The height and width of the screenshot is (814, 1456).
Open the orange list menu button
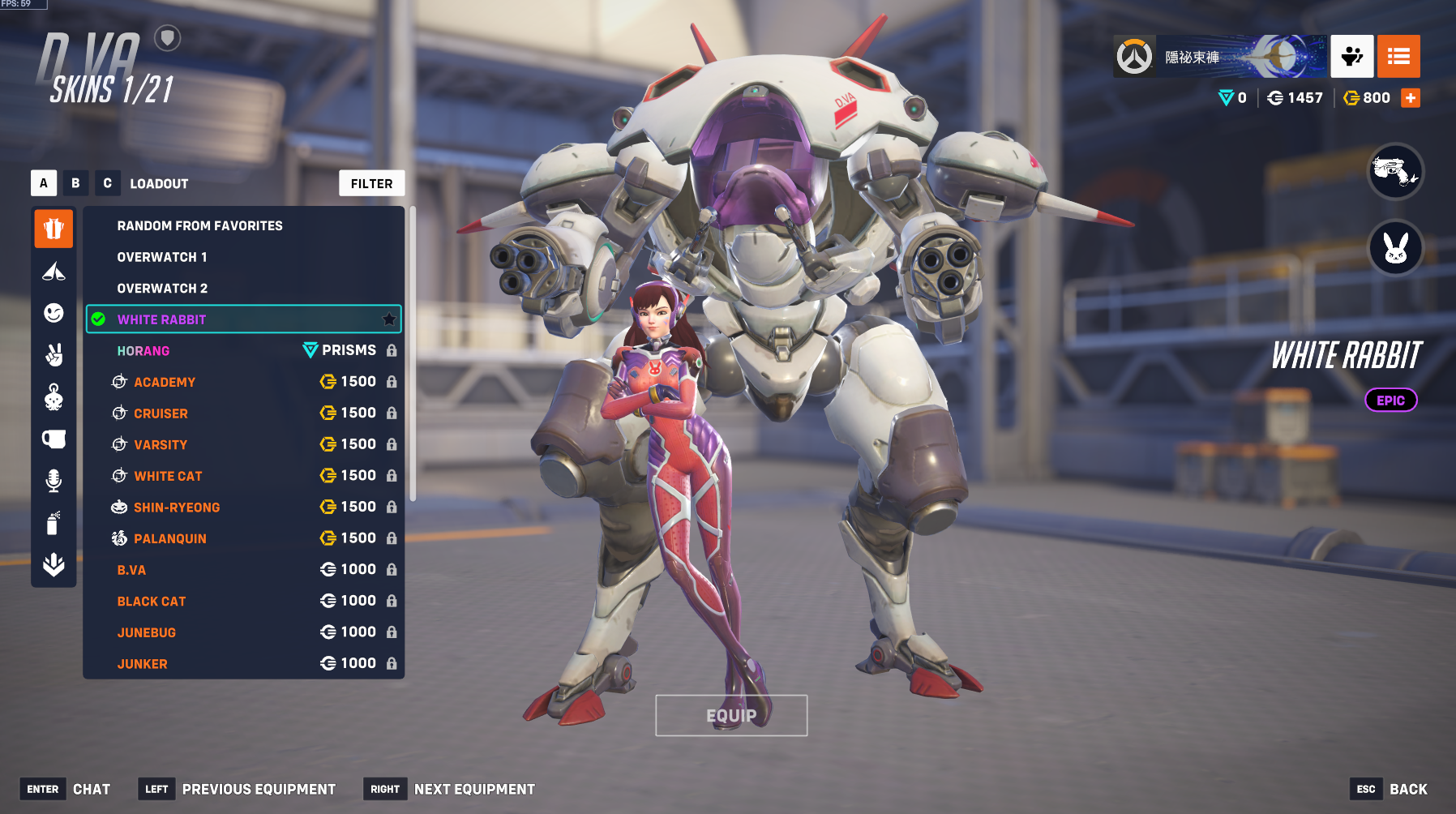click(1398, 57)
